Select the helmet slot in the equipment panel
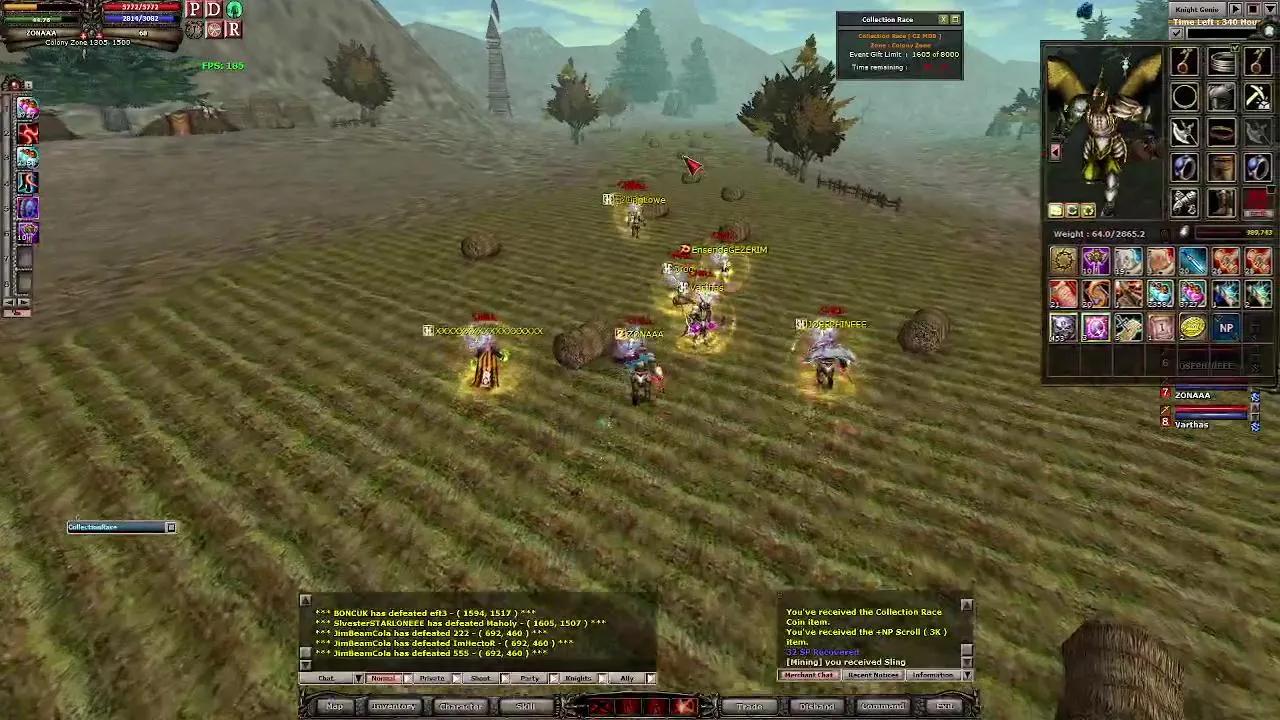Image resolution: width=1280 pixels, height=720 pixels. (1221, 97)
